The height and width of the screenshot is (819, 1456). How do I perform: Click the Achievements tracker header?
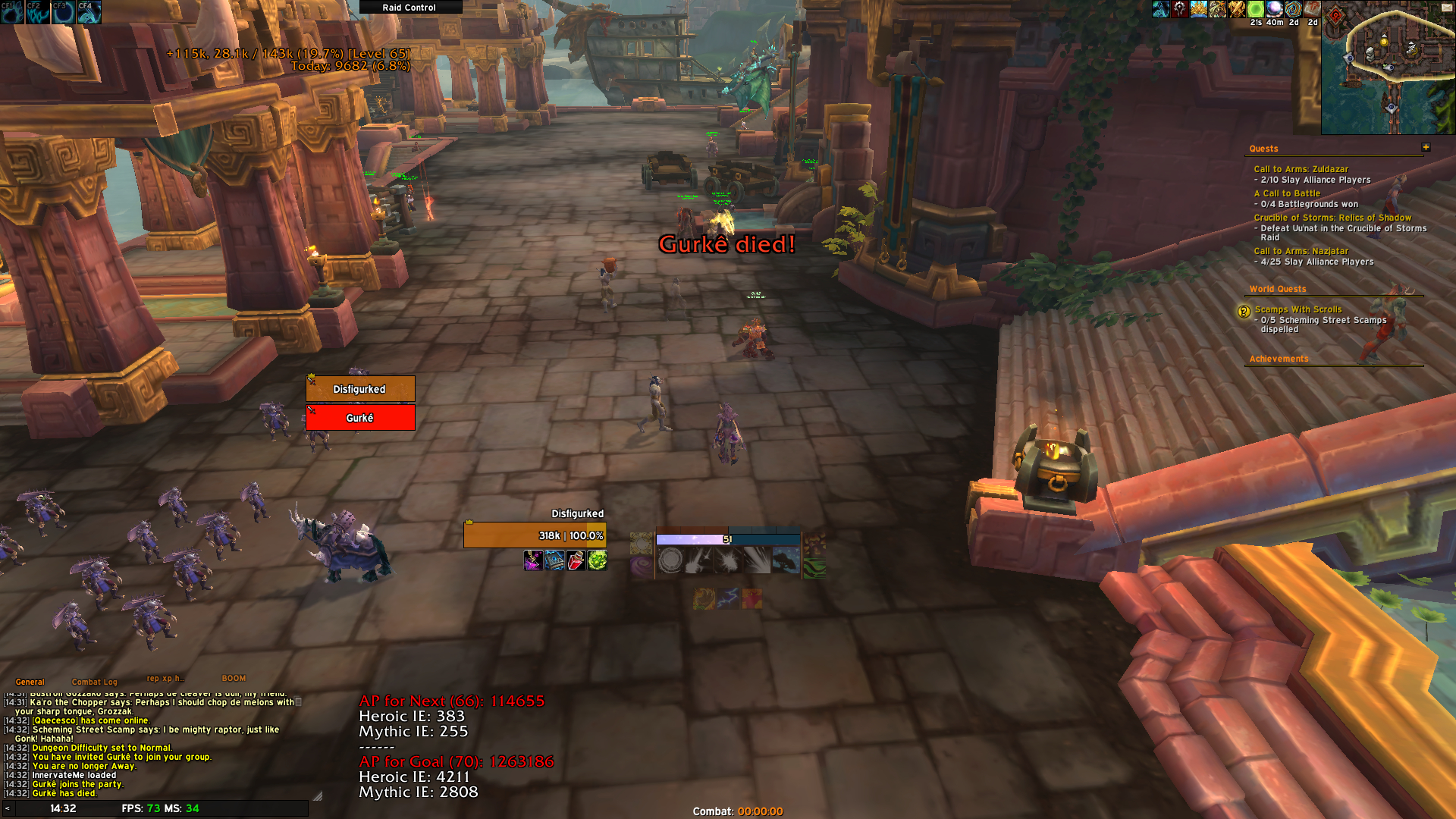click(x=1279, y=359)
